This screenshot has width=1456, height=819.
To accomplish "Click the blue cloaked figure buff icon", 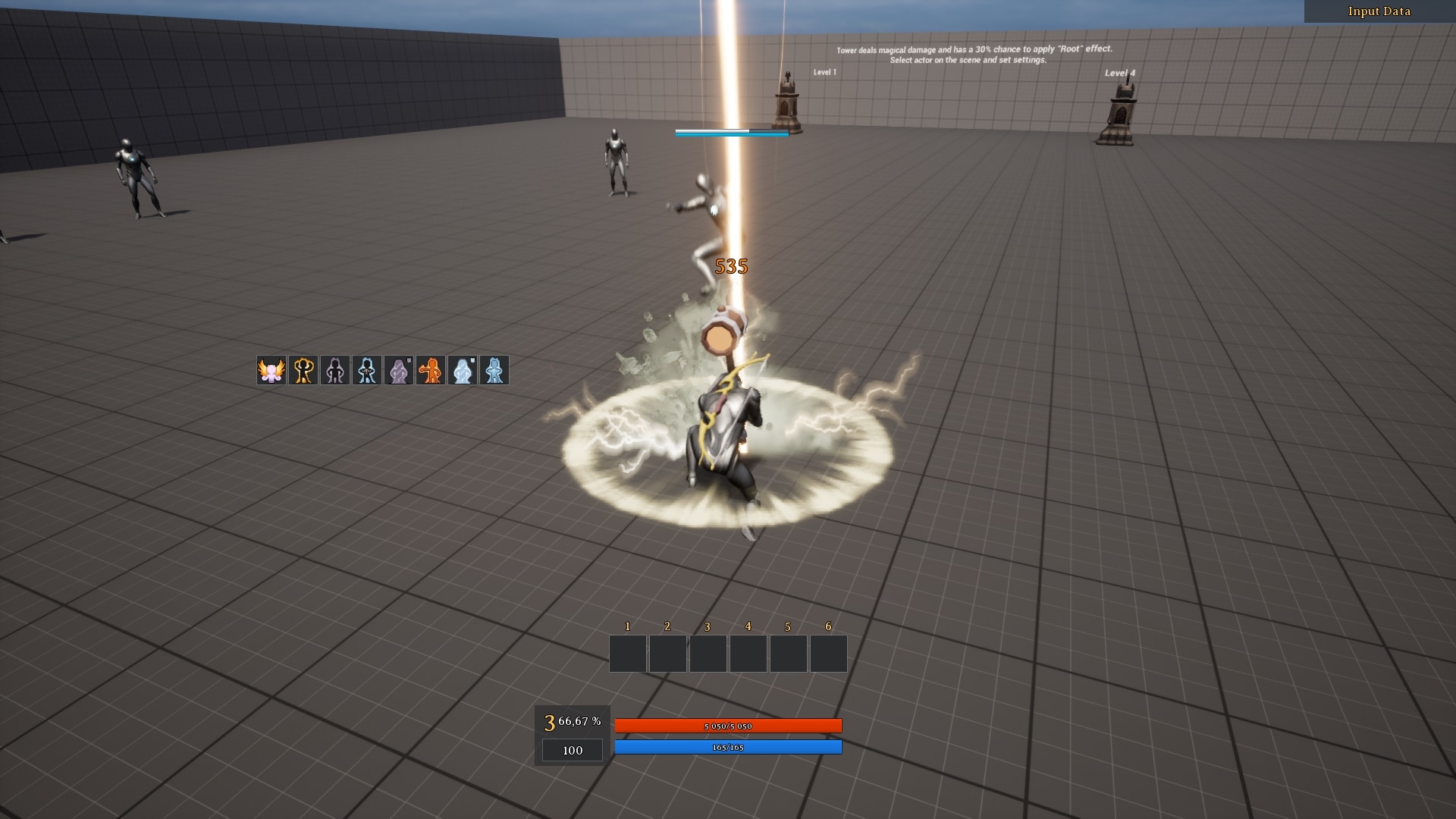I will (x=367, y=370).
